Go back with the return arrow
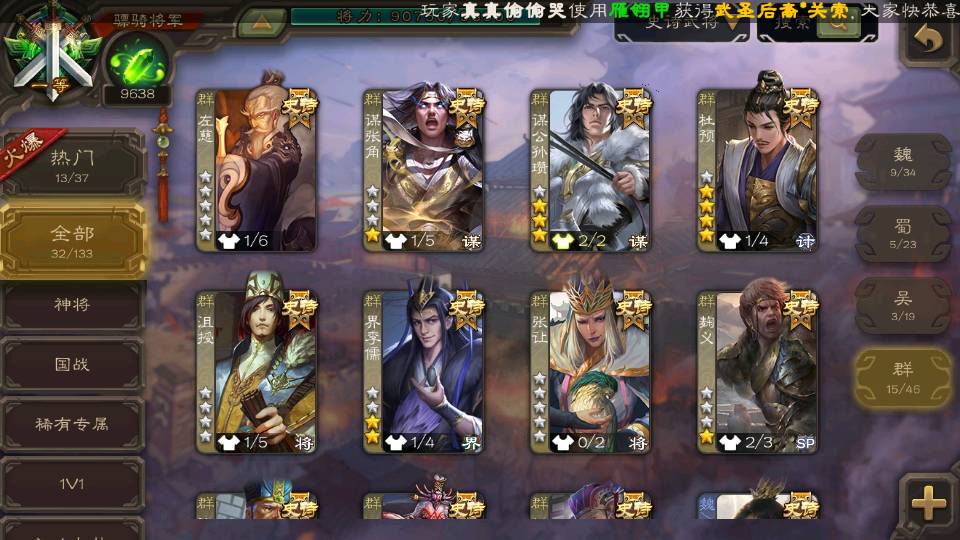The image size is (960, 540). (929, 38)
